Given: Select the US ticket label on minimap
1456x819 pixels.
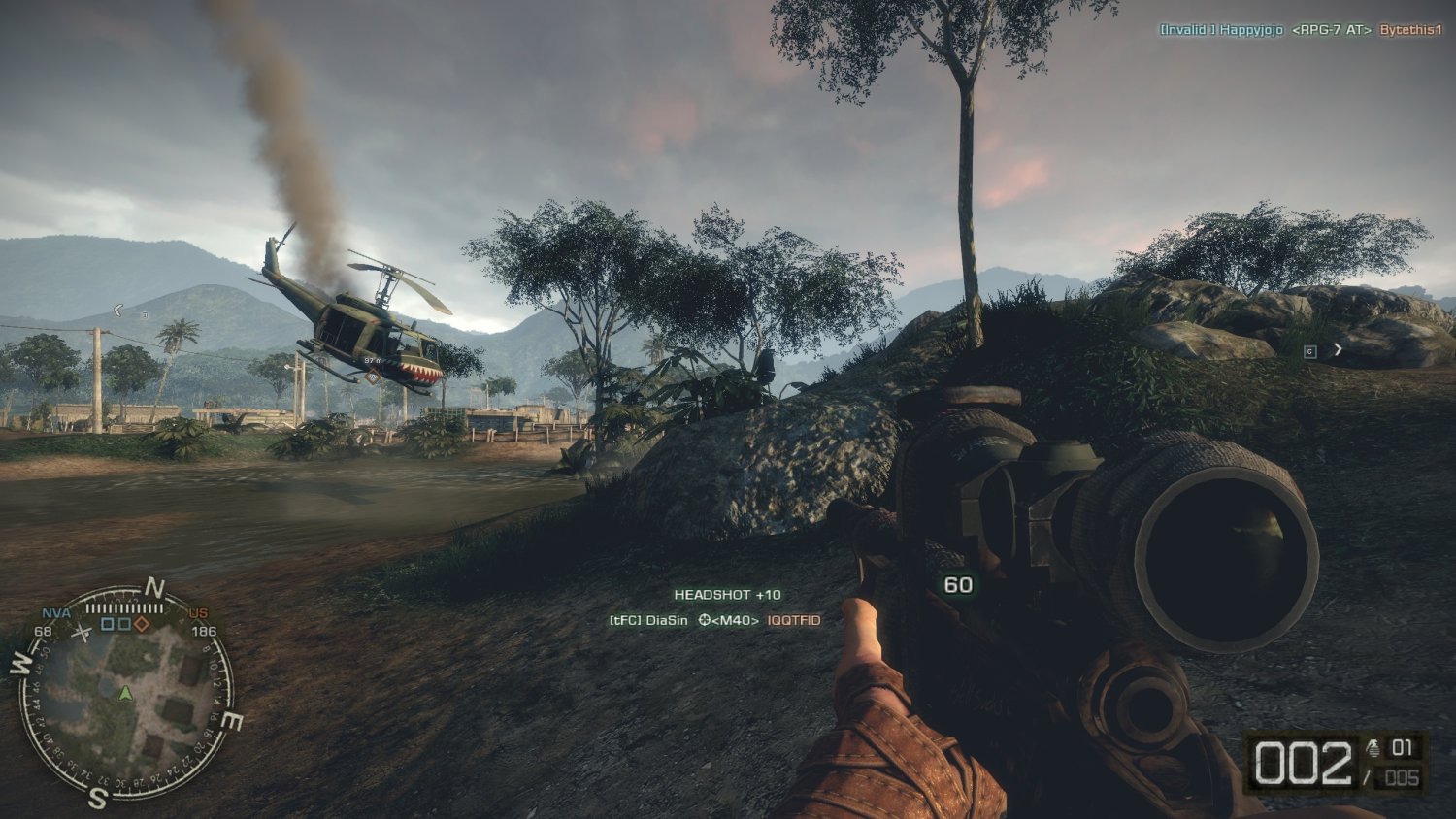Looking at the screenshot, I should point(198,613).
